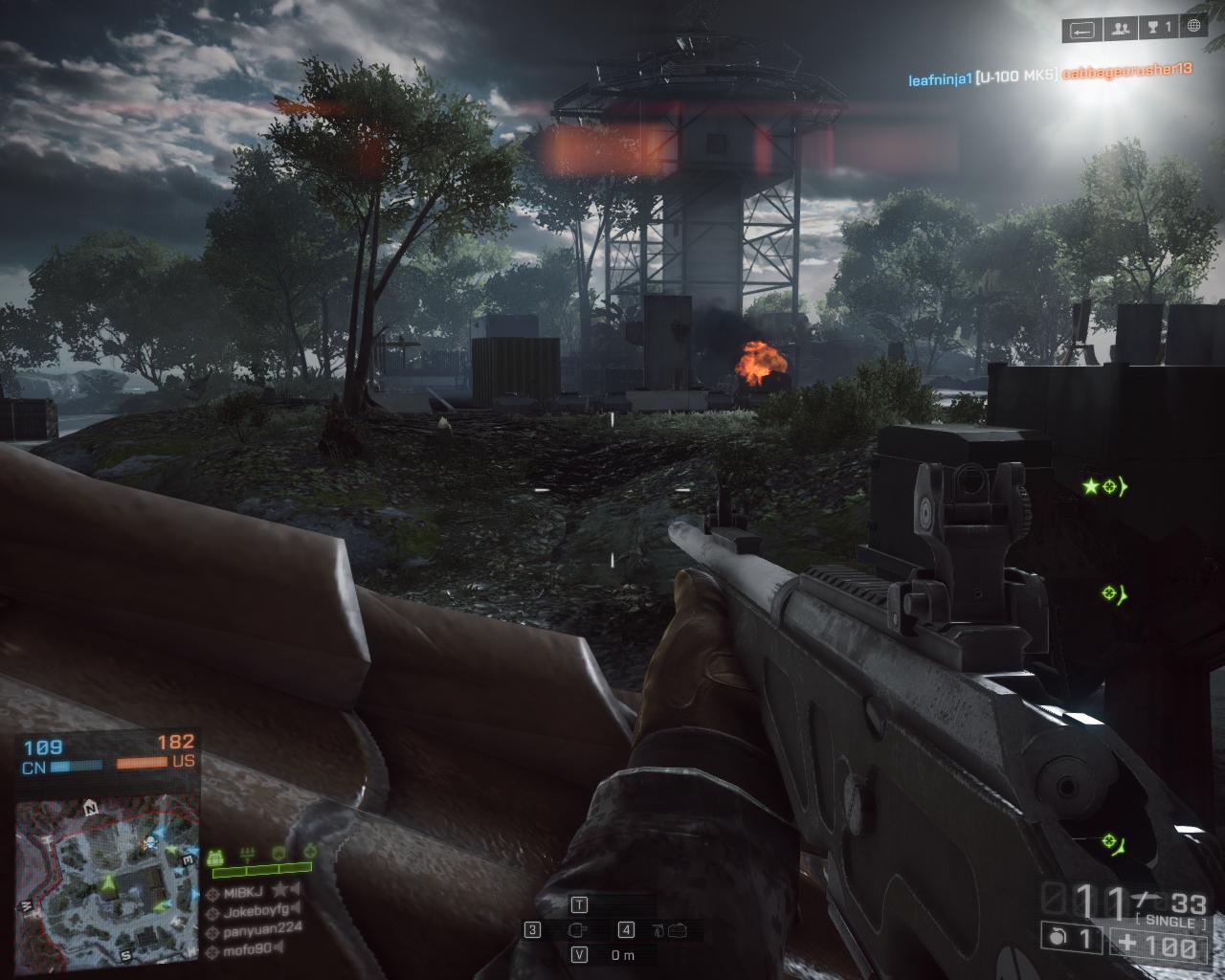This screenshot has width=1225, height=980.
Task: Click the back arrow icon in the top-right bar
Action: [1083, 30]
